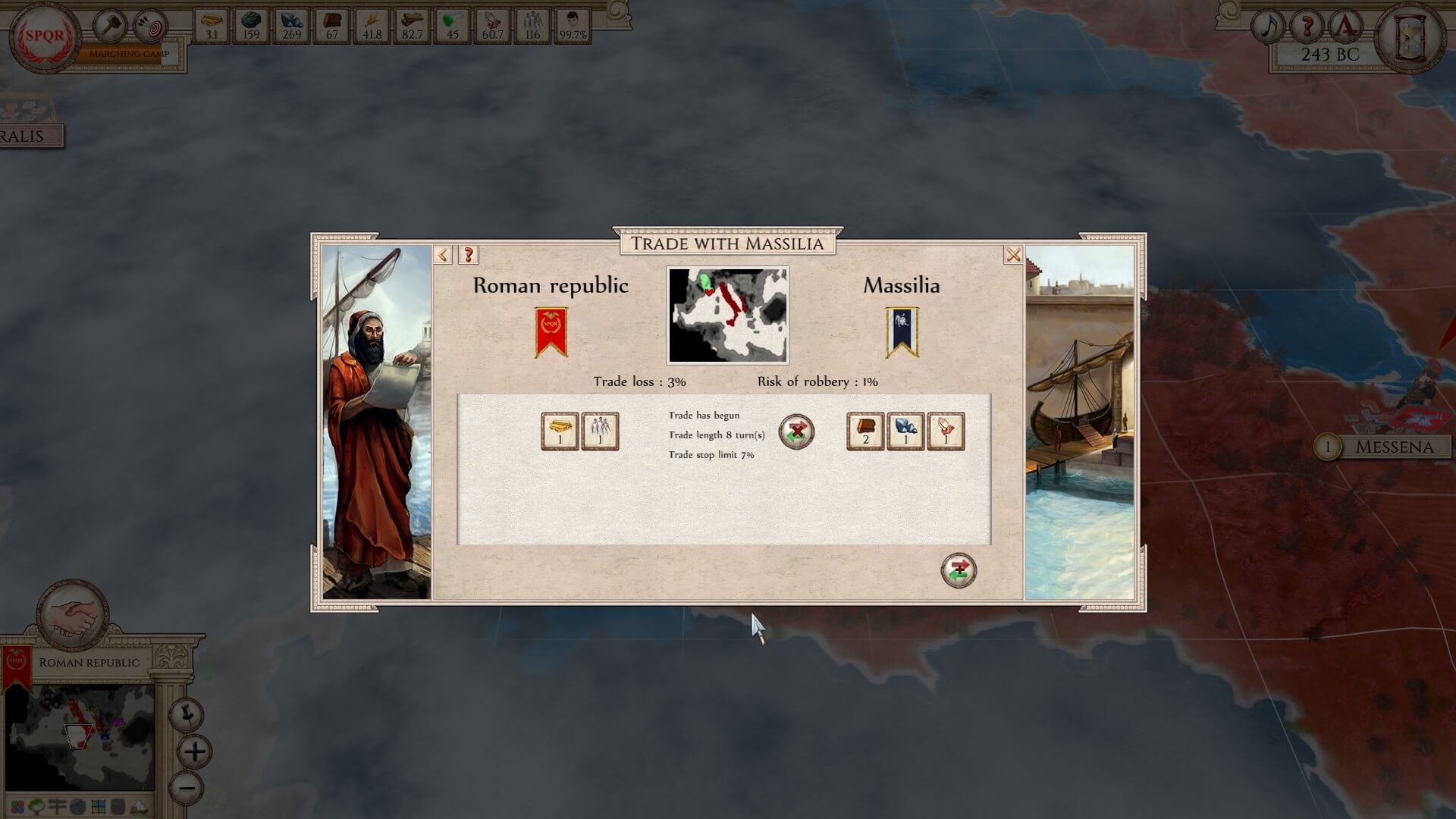Select the people item offered by Rome
This screenshot has width=1456, height=819.
click(600, 431)
